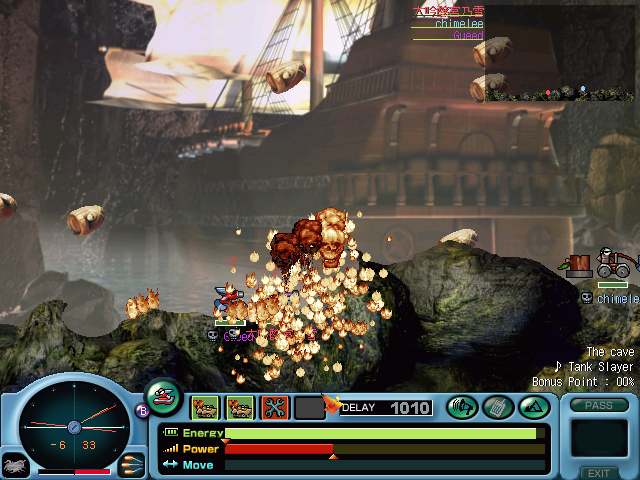Toggle the megaphone chat button
The width and height of the screenshot is (640, 480).
(462, 407)
